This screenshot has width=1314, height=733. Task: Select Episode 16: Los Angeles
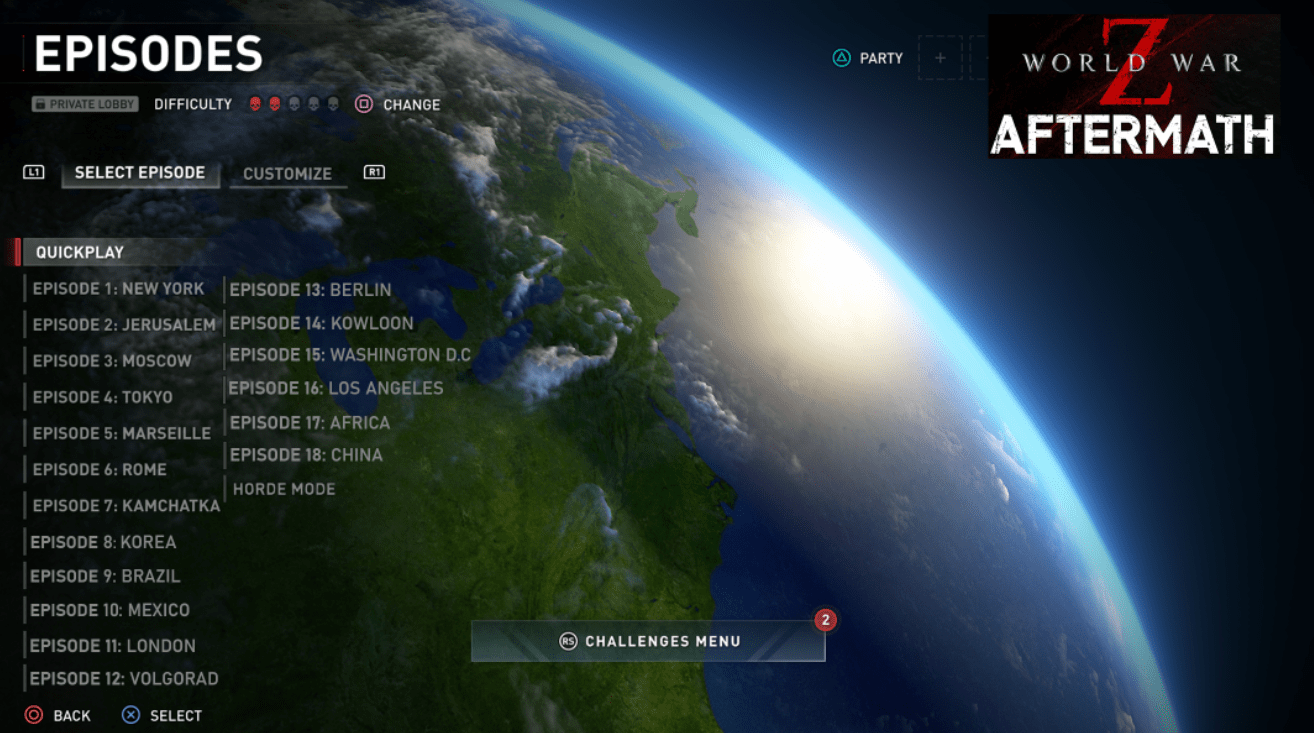[336, 388]
